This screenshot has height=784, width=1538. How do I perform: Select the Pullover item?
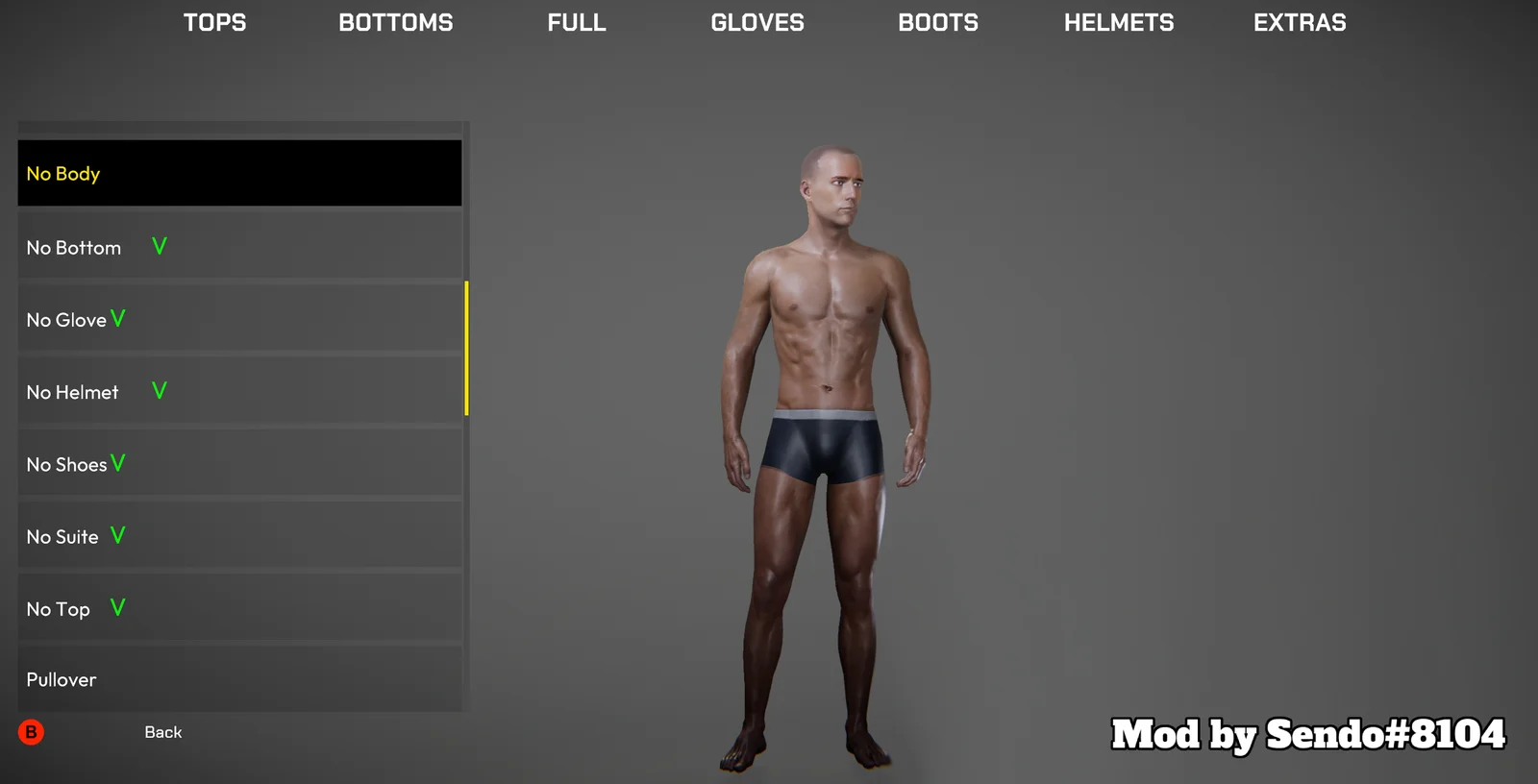point(239,679)
